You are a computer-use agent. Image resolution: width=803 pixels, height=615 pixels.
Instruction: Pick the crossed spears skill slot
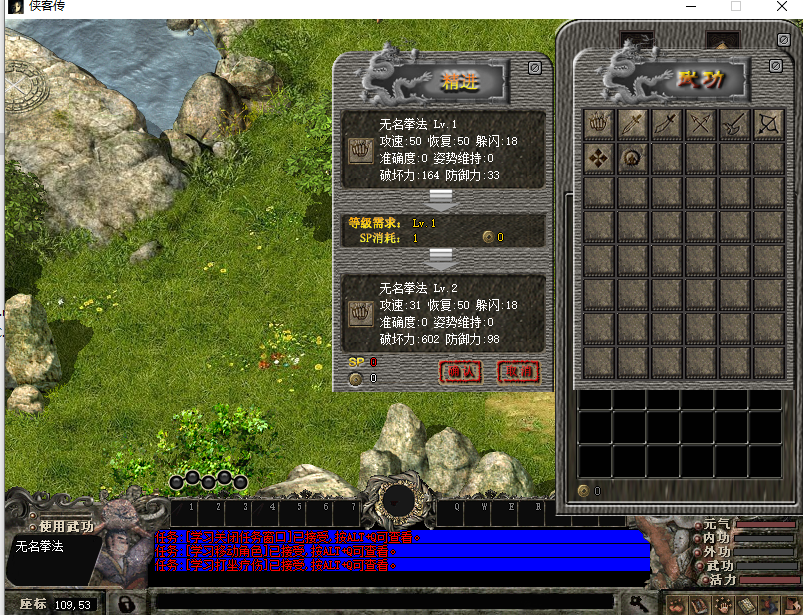point(701,123)
